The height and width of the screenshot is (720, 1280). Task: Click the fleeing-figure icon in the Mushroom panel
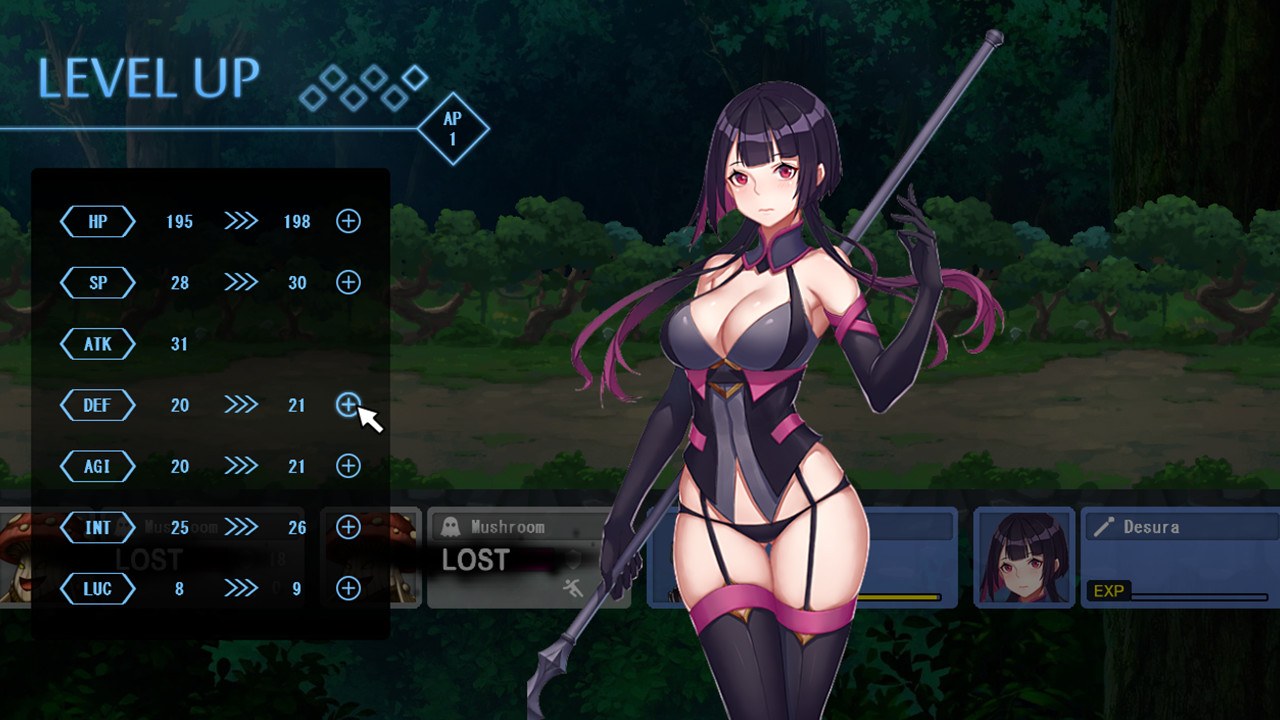pyautogui.click(x=574, y=587)
